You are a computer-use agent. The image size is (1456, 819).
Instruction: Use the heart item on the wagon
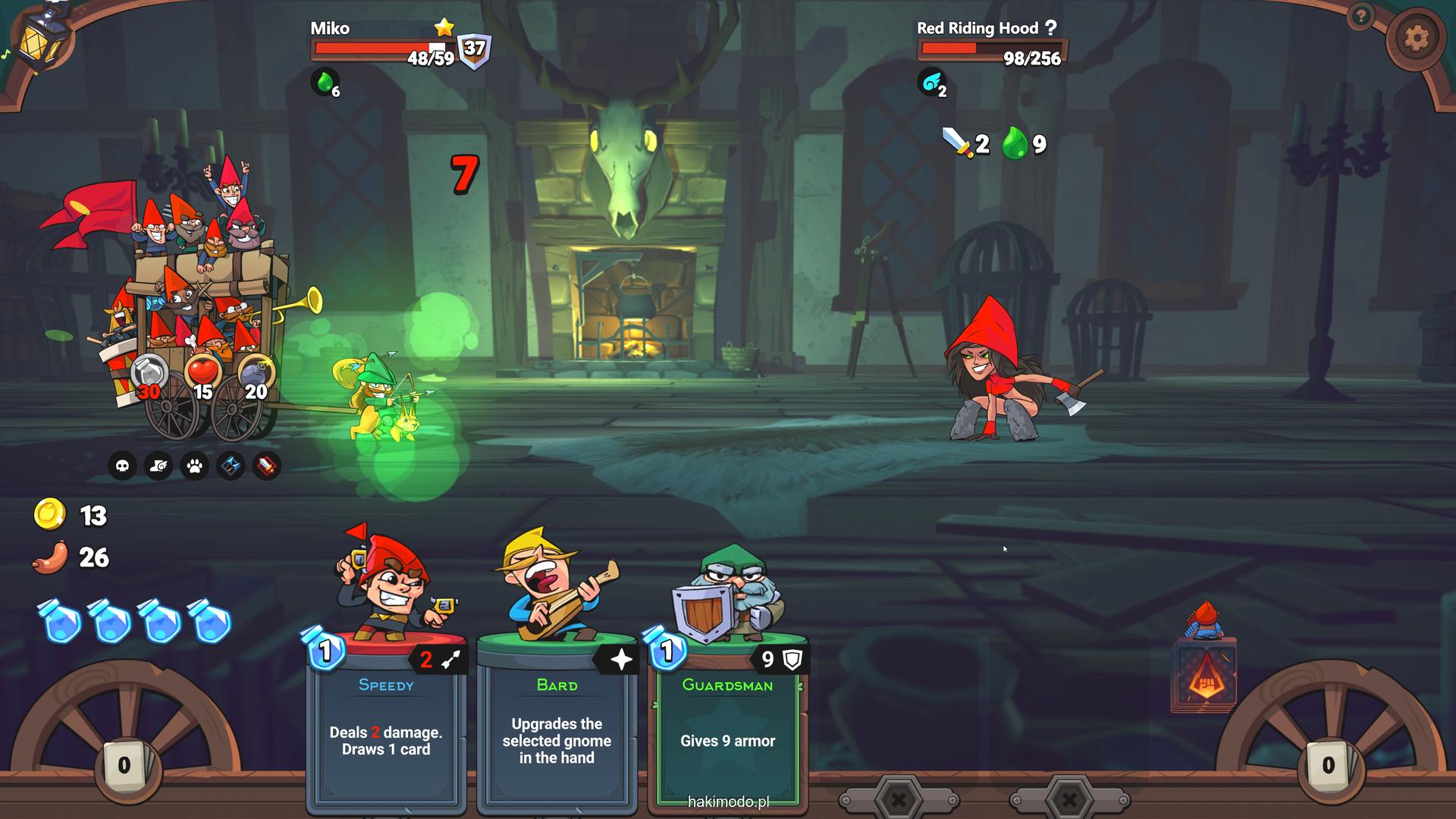(202, 373)
